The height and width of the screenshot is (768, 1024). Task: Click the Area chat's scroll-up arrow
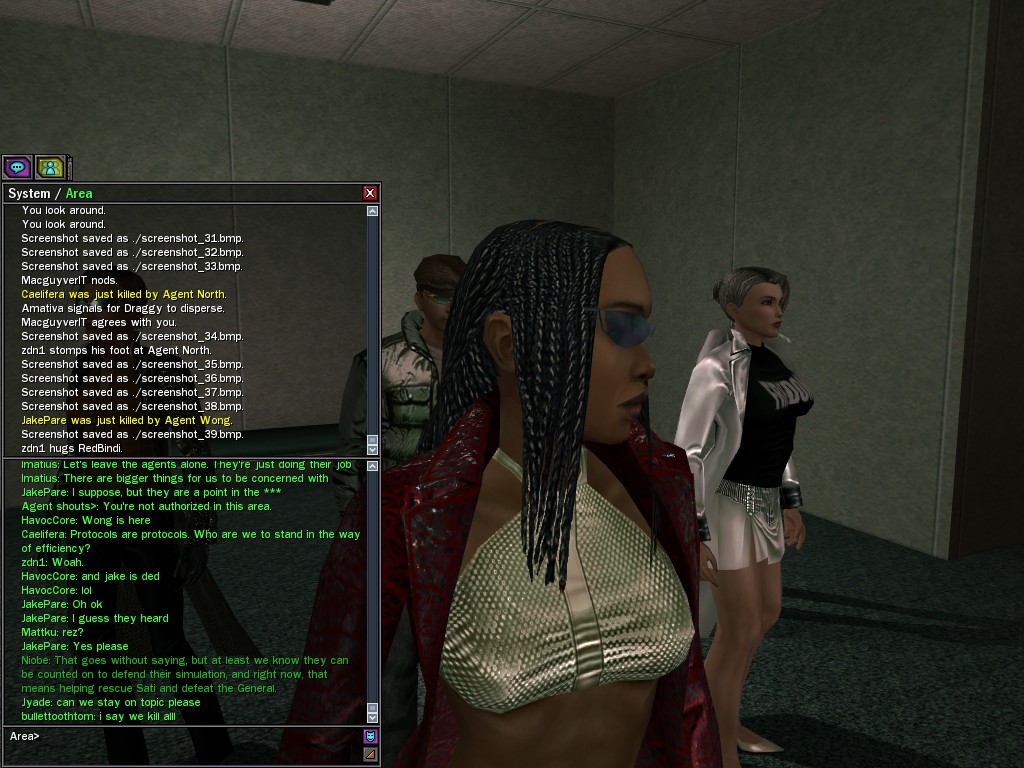[373, 466]
